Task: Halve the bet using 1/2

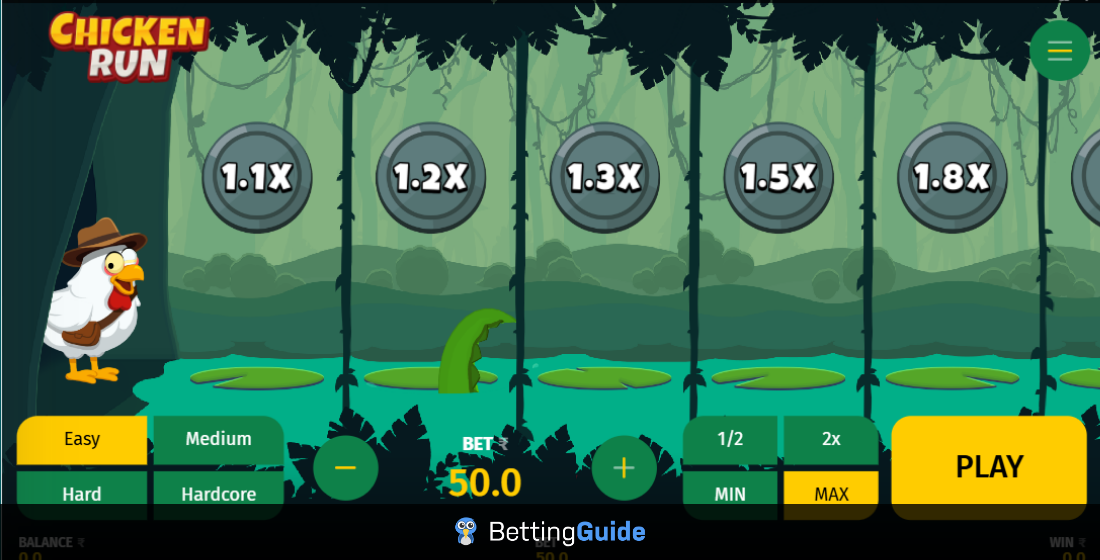Action: click(730, 439)
